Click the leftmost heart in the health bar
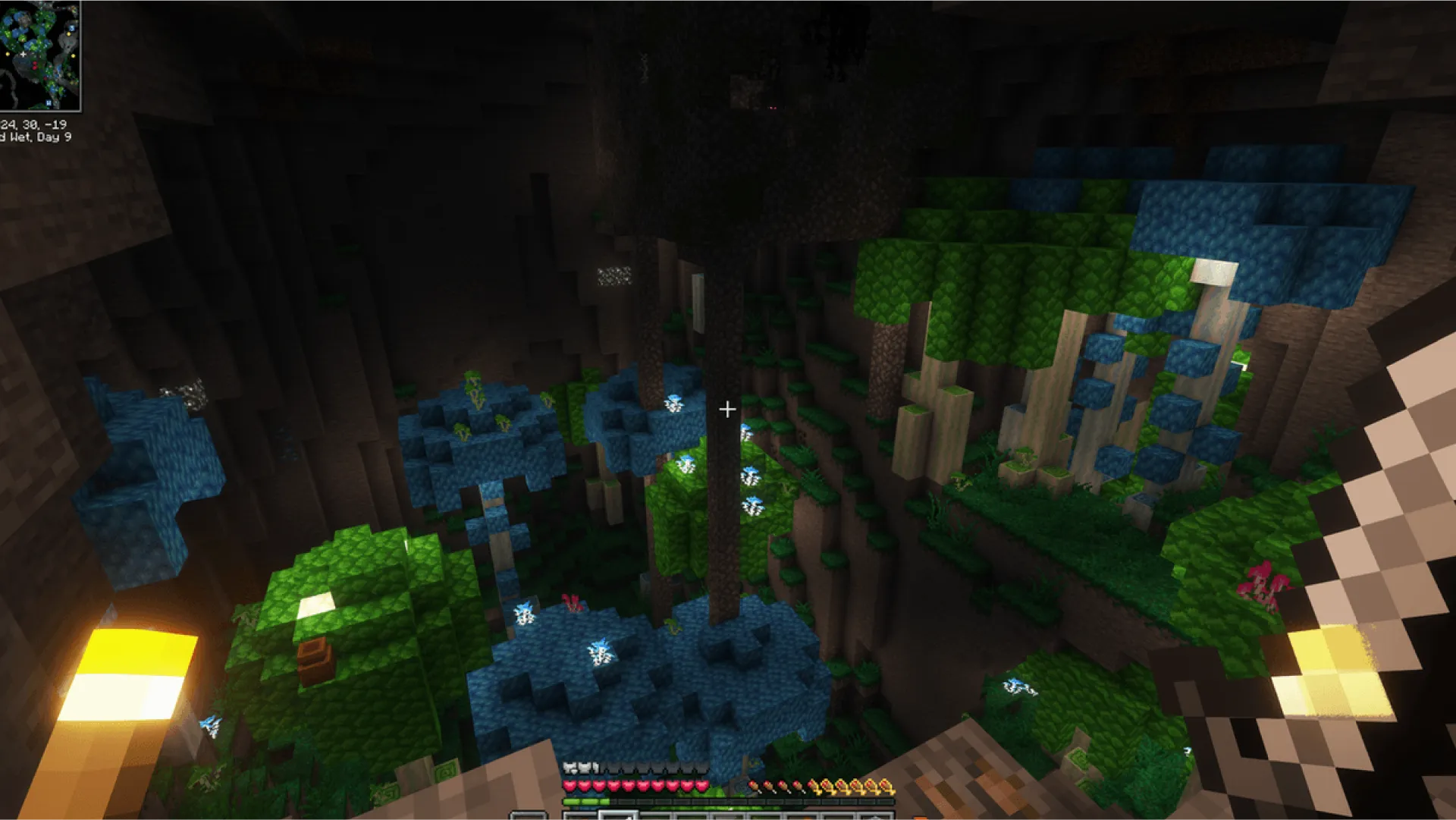The height and width of the screenshot is (820, 1456). click(570, 786)
